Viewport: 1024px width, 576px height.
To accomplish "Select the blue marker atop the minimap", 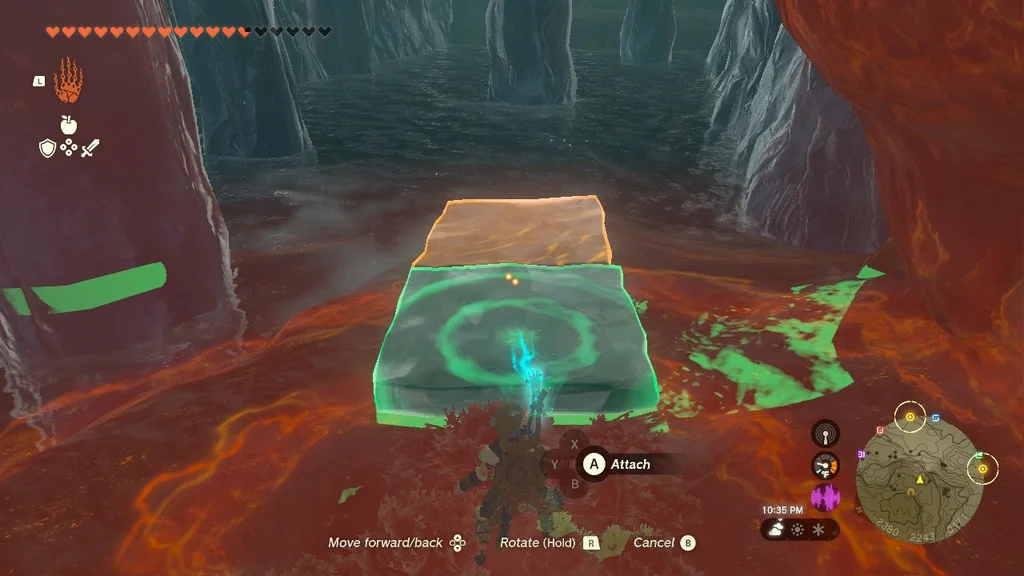I will coord(935,417).
